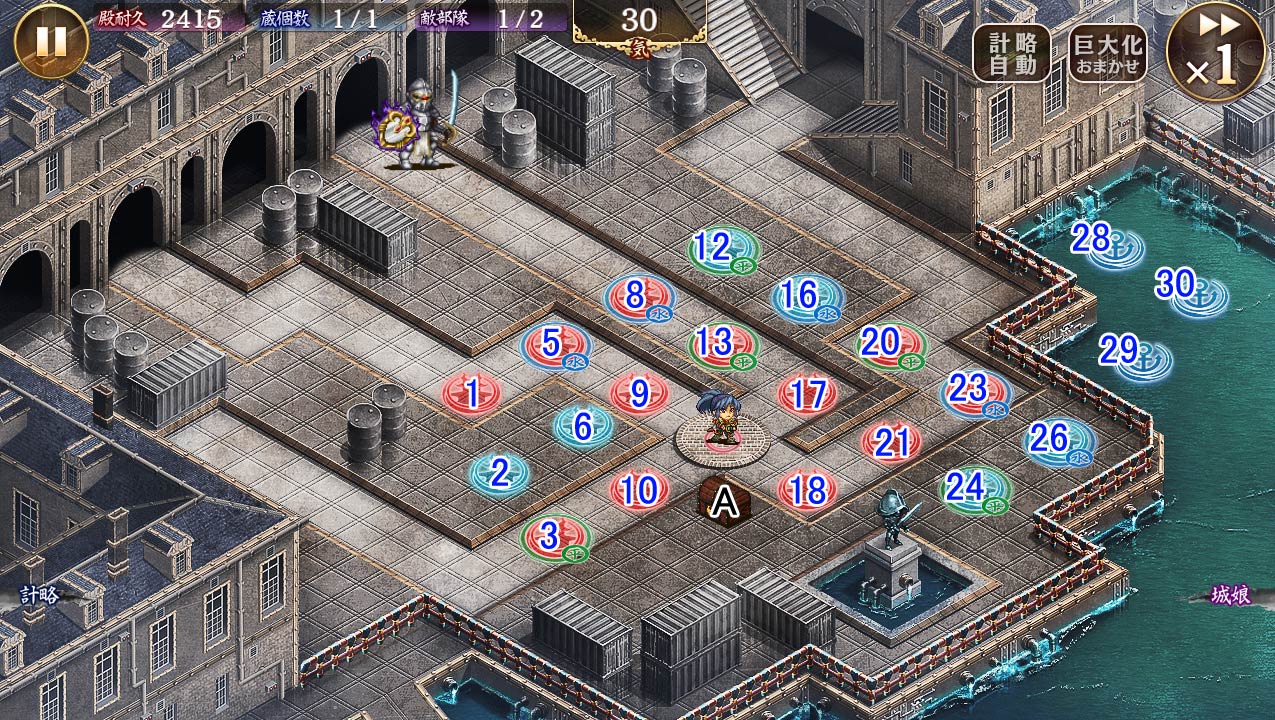
Task: Choose deployment tile number 10
Action: tap(639, 490)
